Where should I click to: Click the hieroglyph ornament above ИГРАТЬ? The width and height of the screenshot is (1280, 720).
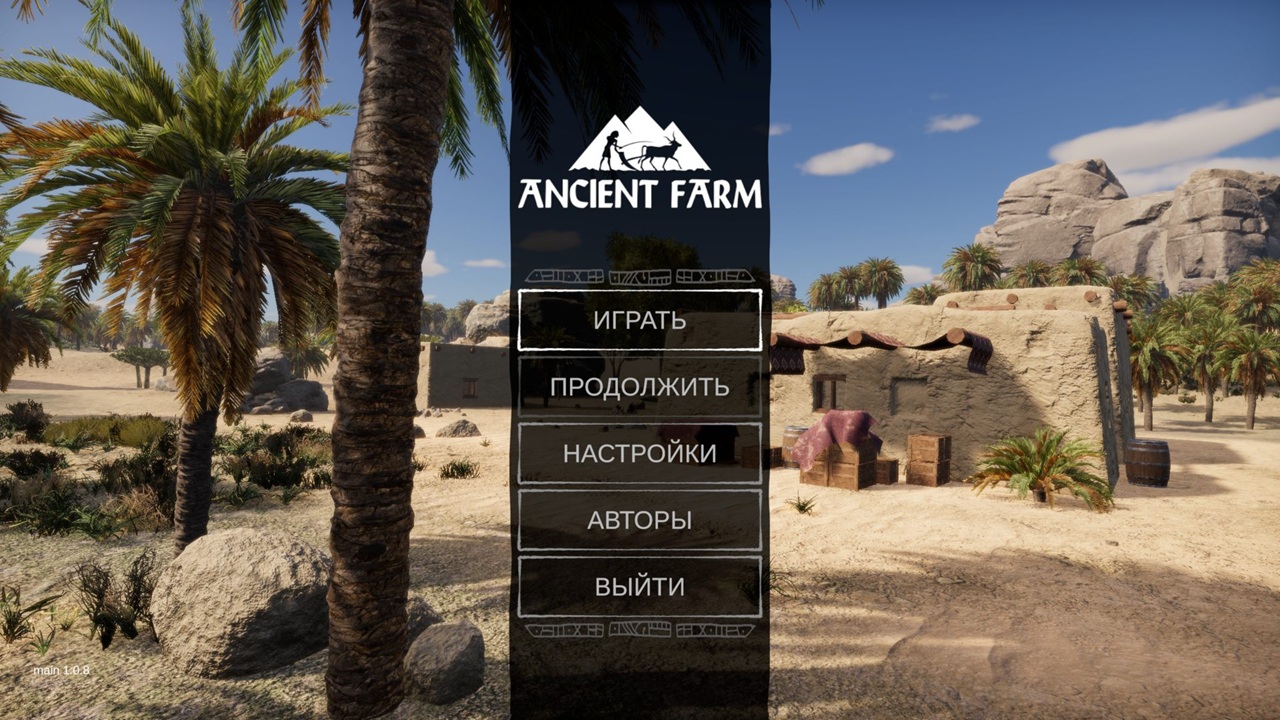click(640, 276)
